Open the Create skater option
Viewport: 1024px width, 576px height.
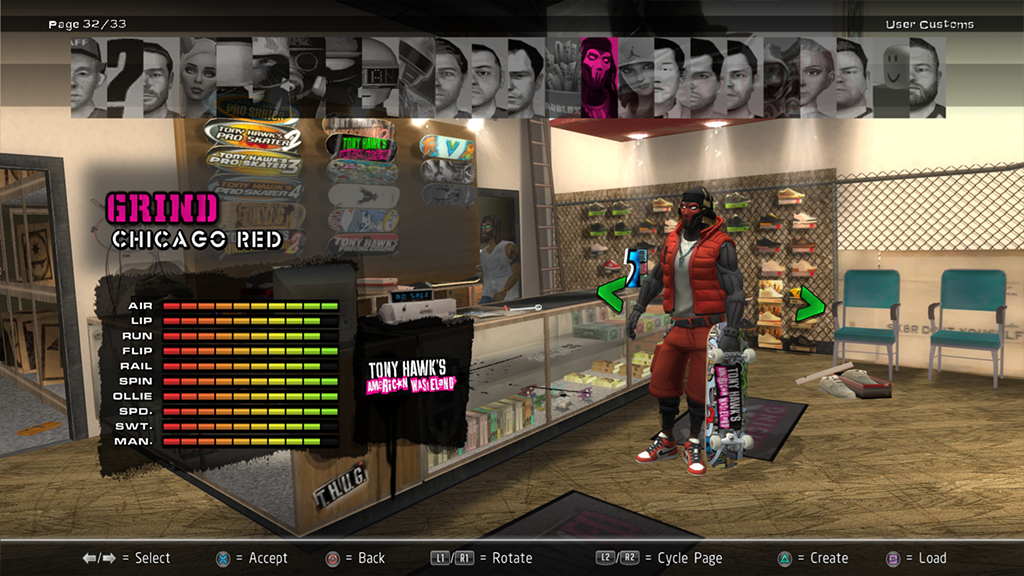point(815,558)
